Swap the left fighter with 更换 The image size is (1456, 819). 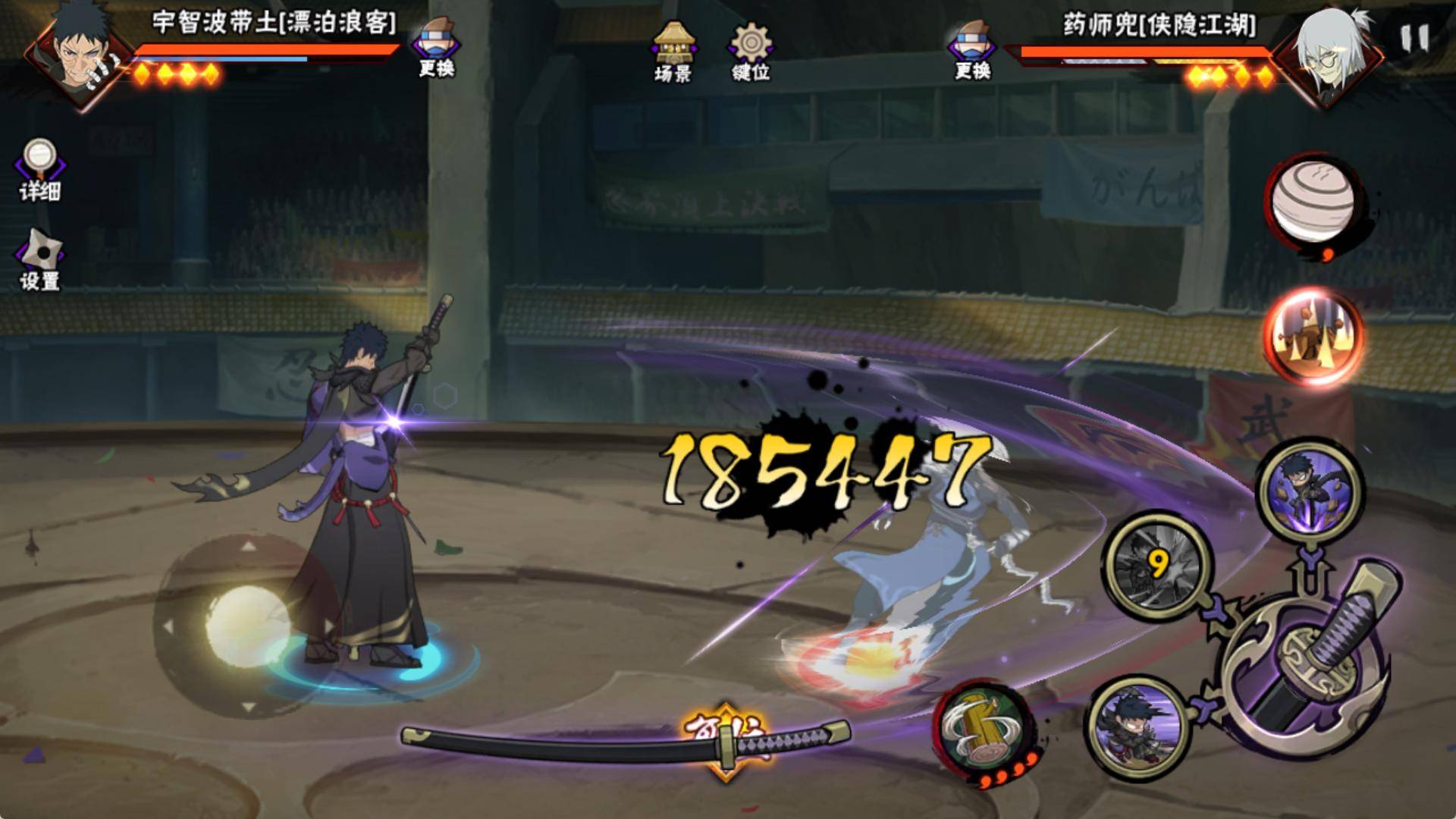[x=437, y=47]
